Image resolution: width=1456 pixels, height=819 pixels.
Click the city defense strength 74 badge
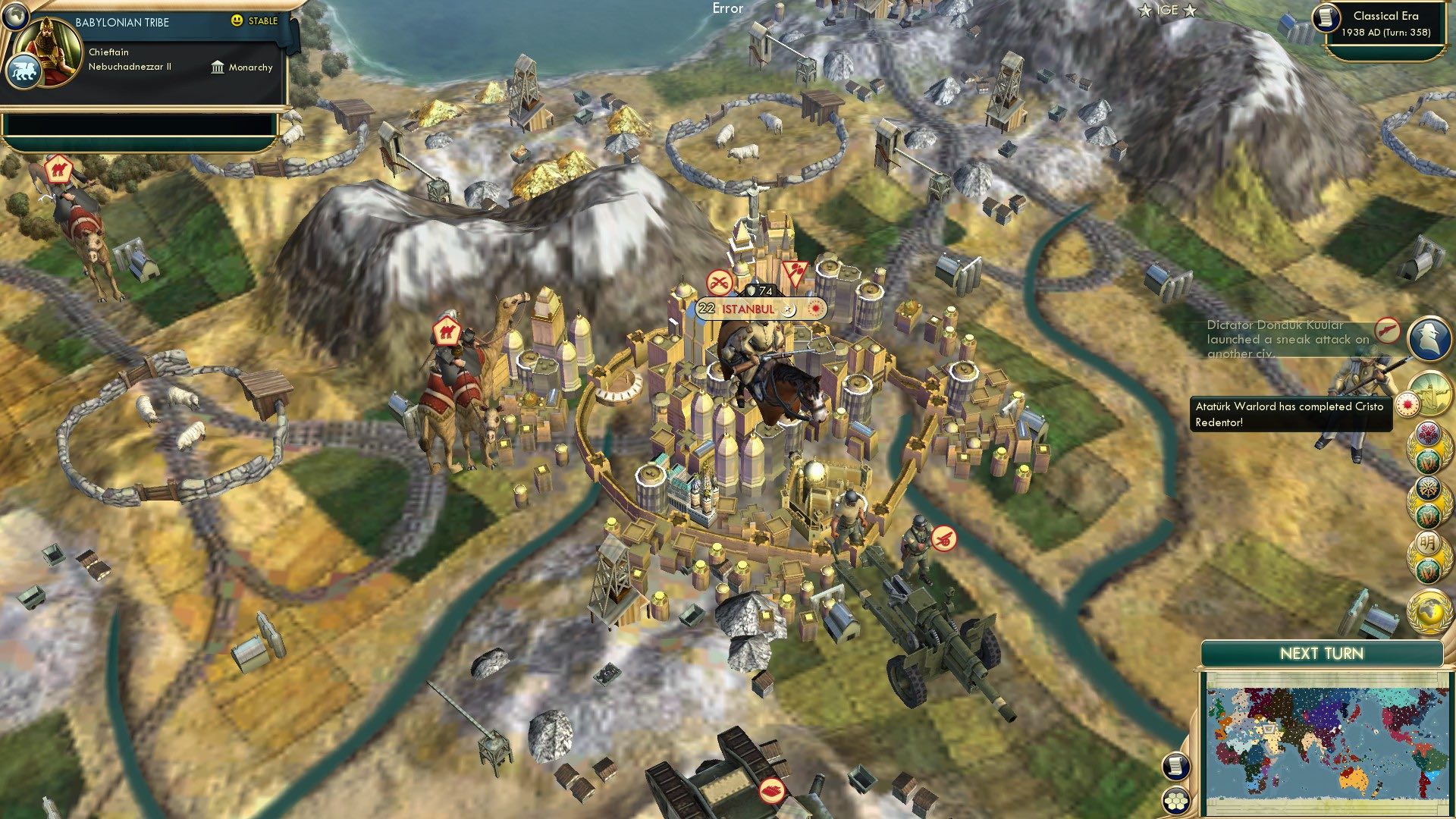pyautogui.click(x=761, y=290)
